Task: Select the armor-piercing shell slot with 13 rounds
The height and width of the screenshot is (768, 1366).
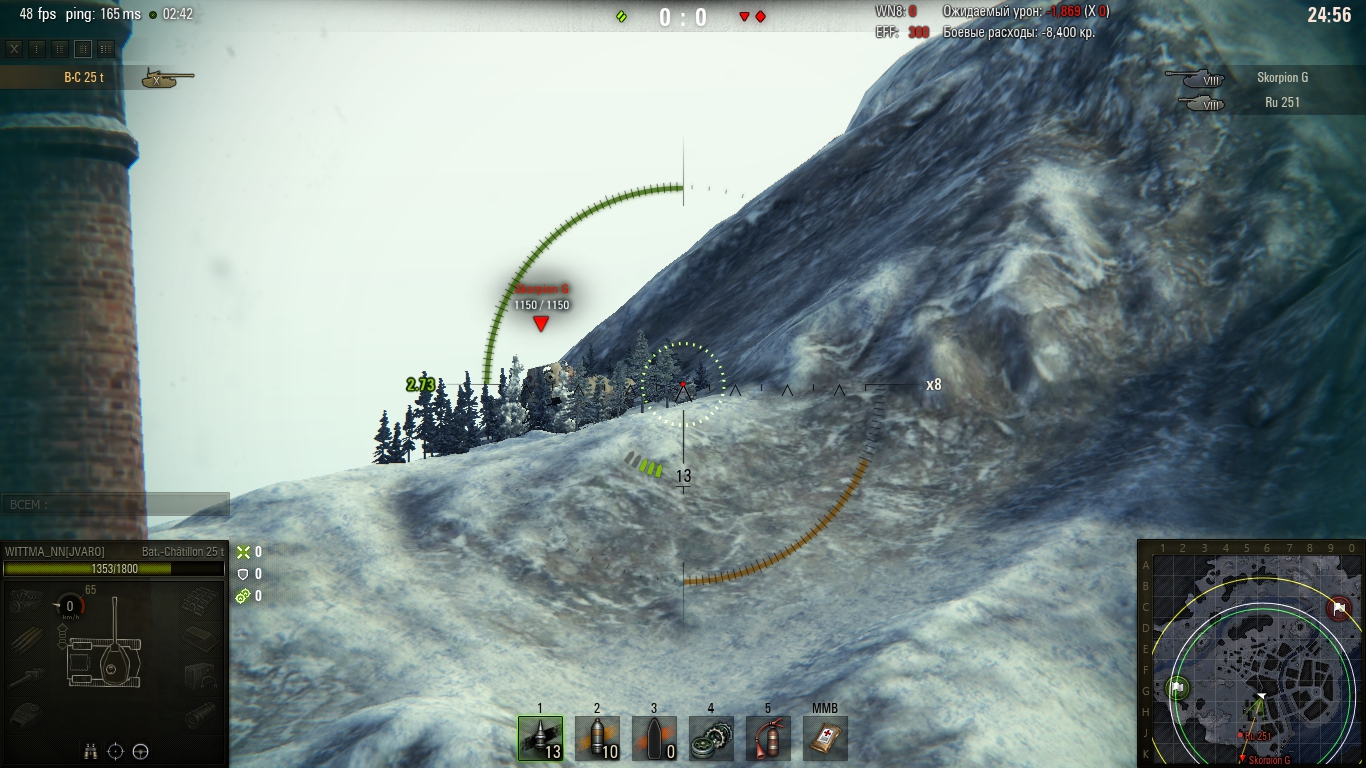Action: (x=540, y=738)
